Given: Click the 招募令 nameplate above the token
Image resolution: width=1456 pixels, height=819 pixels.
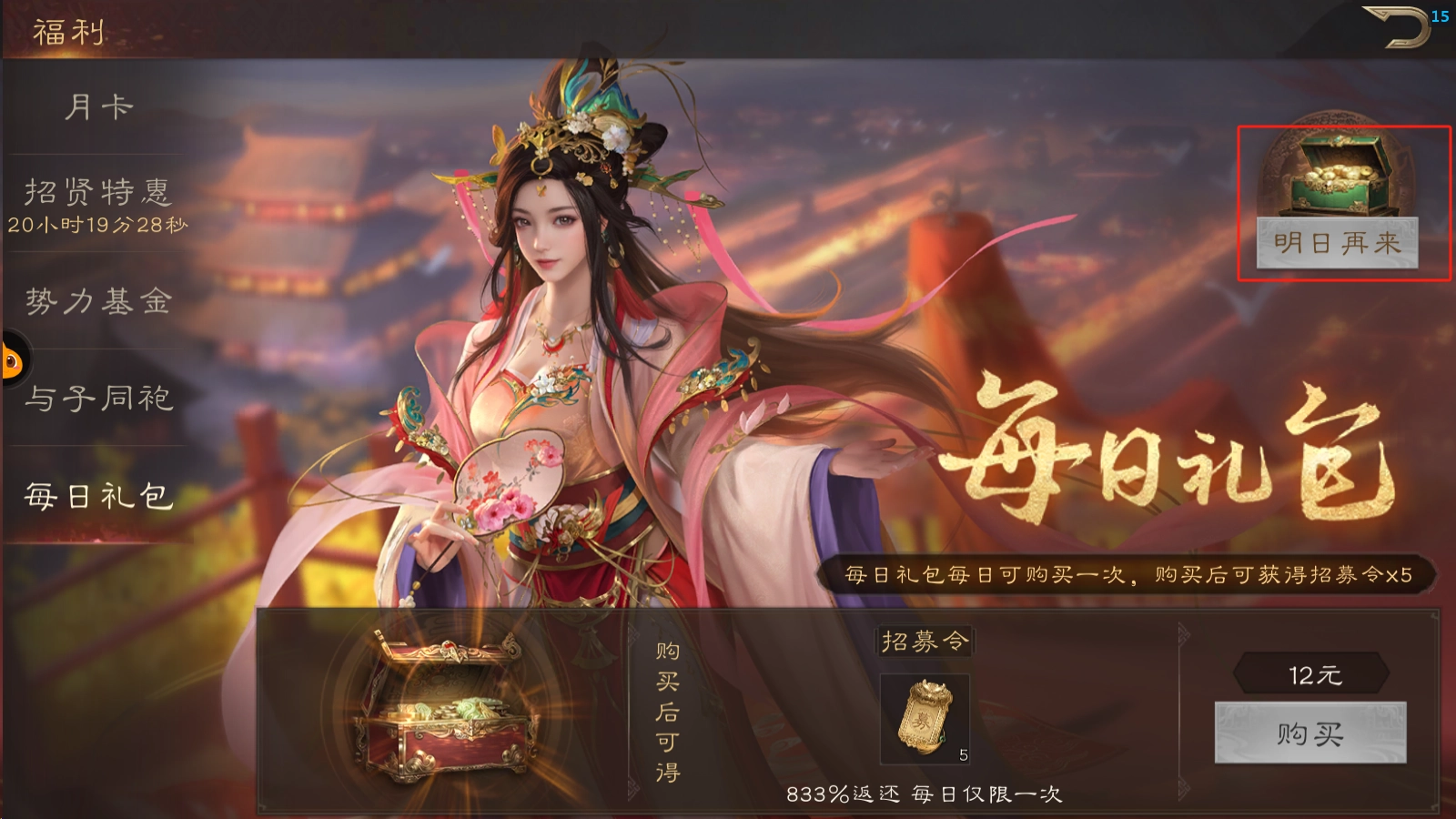Looking at the screenshot, I should [x=924, y=641].
